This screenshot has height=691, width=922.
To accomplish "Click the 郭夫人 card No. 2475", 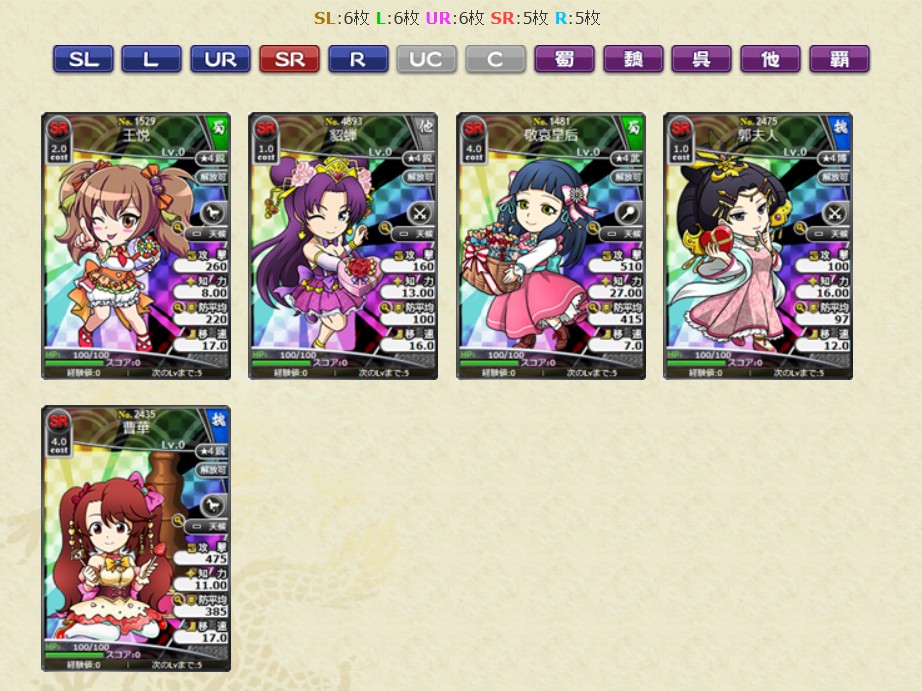I will tap(758, 246).
